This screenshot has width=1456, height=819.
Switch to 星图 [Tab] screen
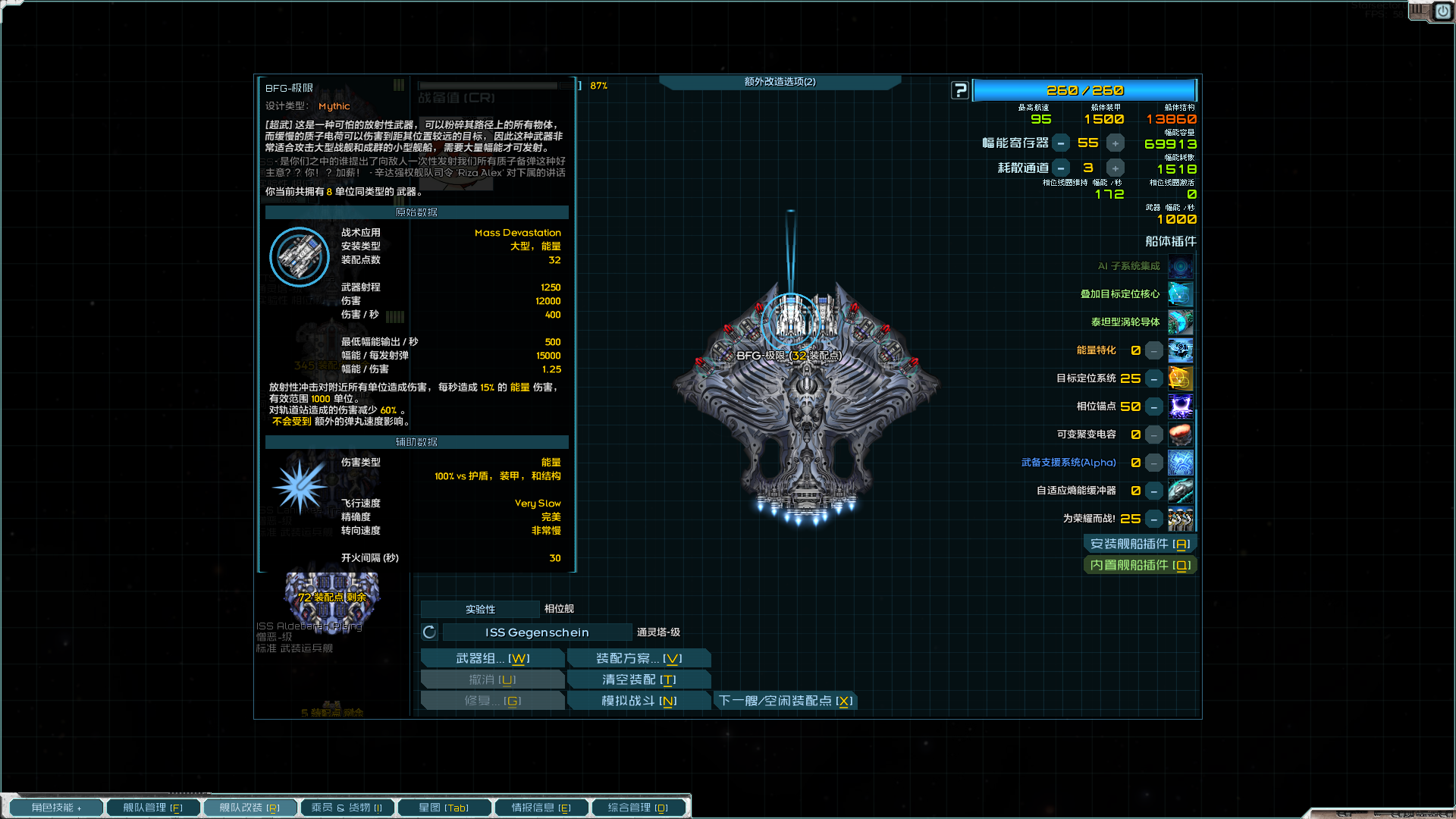tap(444, 807)
